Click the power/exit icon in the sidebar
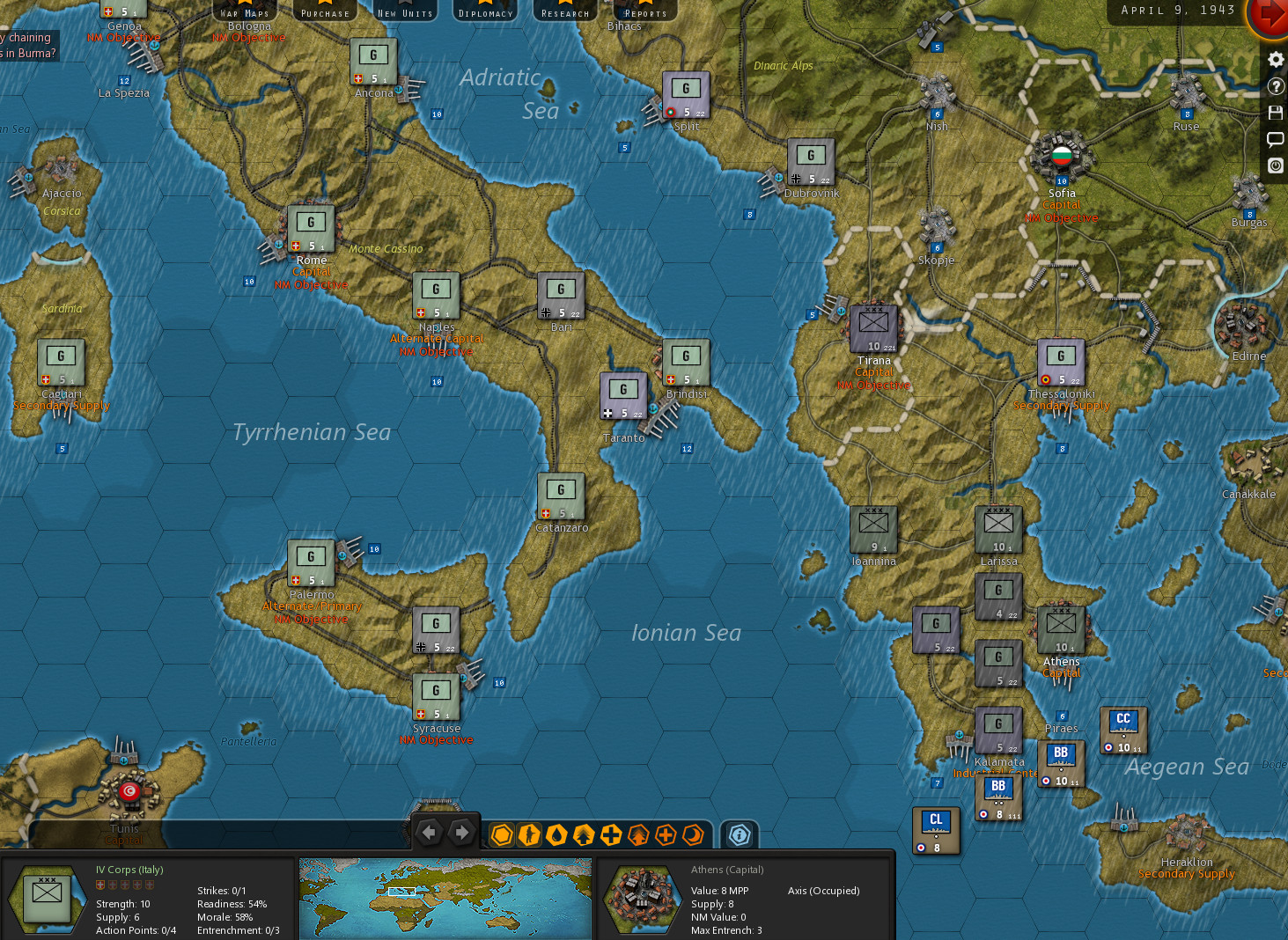This screenshot has width=1288, height=940. coord(1275,165)
